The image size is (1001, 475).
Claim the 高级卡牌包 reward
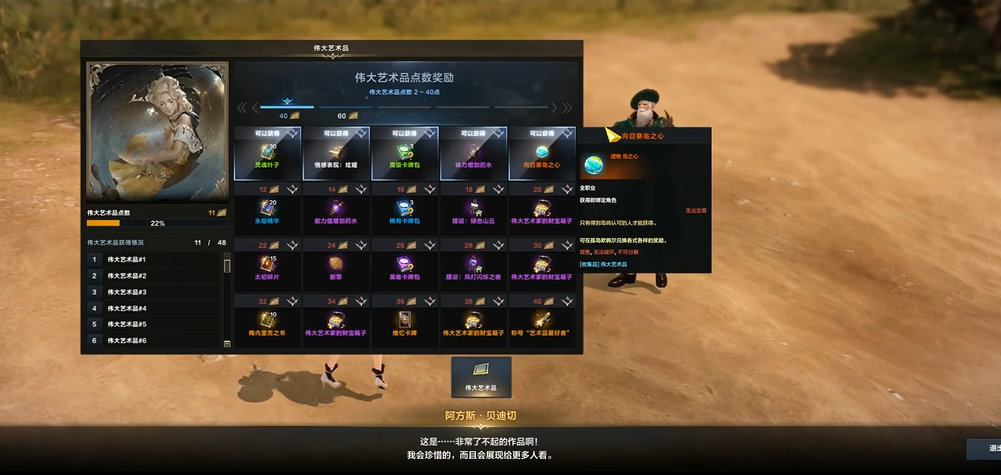coord(405,153)
